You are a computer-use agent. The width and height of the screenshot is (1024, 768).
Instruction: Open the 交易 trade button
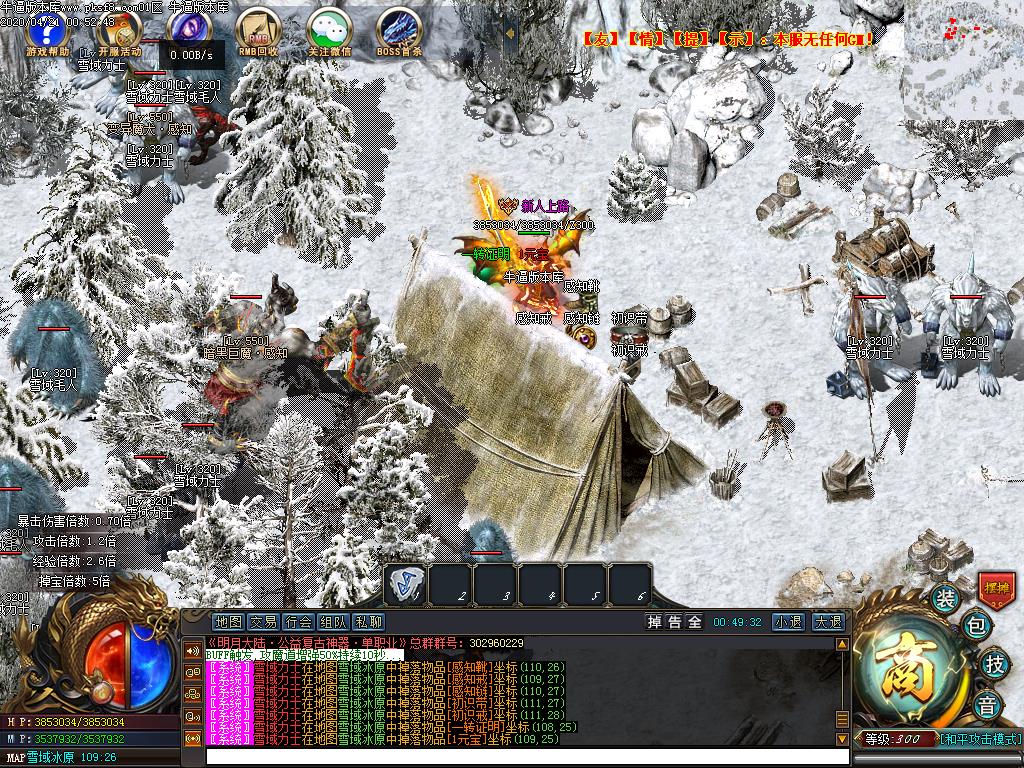coord(263,622)
